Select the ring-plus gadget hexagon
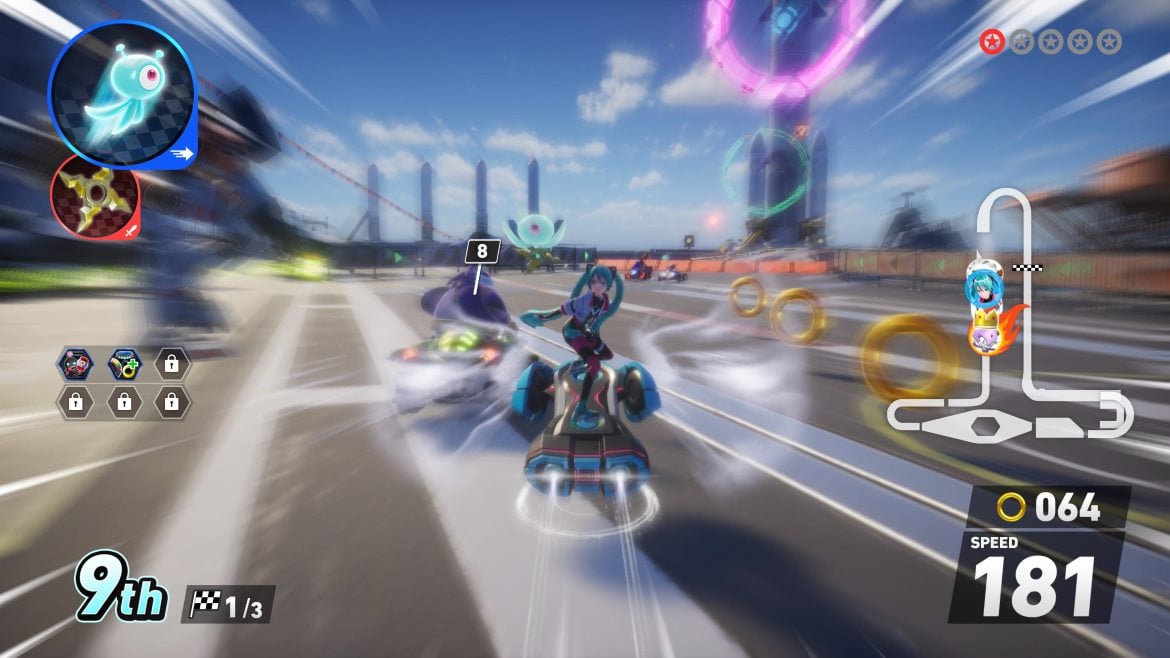This screenshot has height=658, width=1170. click(x=123, y=363)
